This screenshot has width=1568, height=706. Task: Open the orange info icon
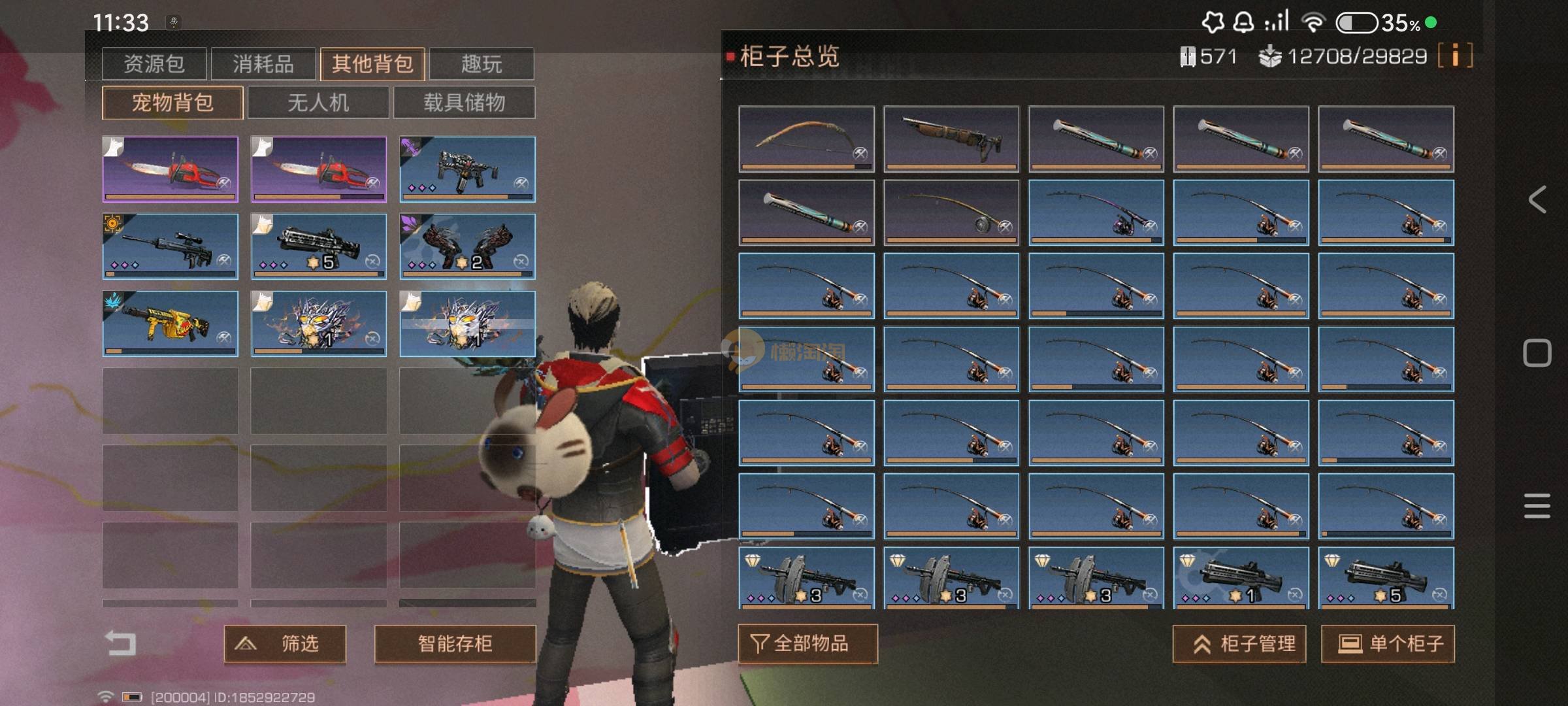(1455, 56)
